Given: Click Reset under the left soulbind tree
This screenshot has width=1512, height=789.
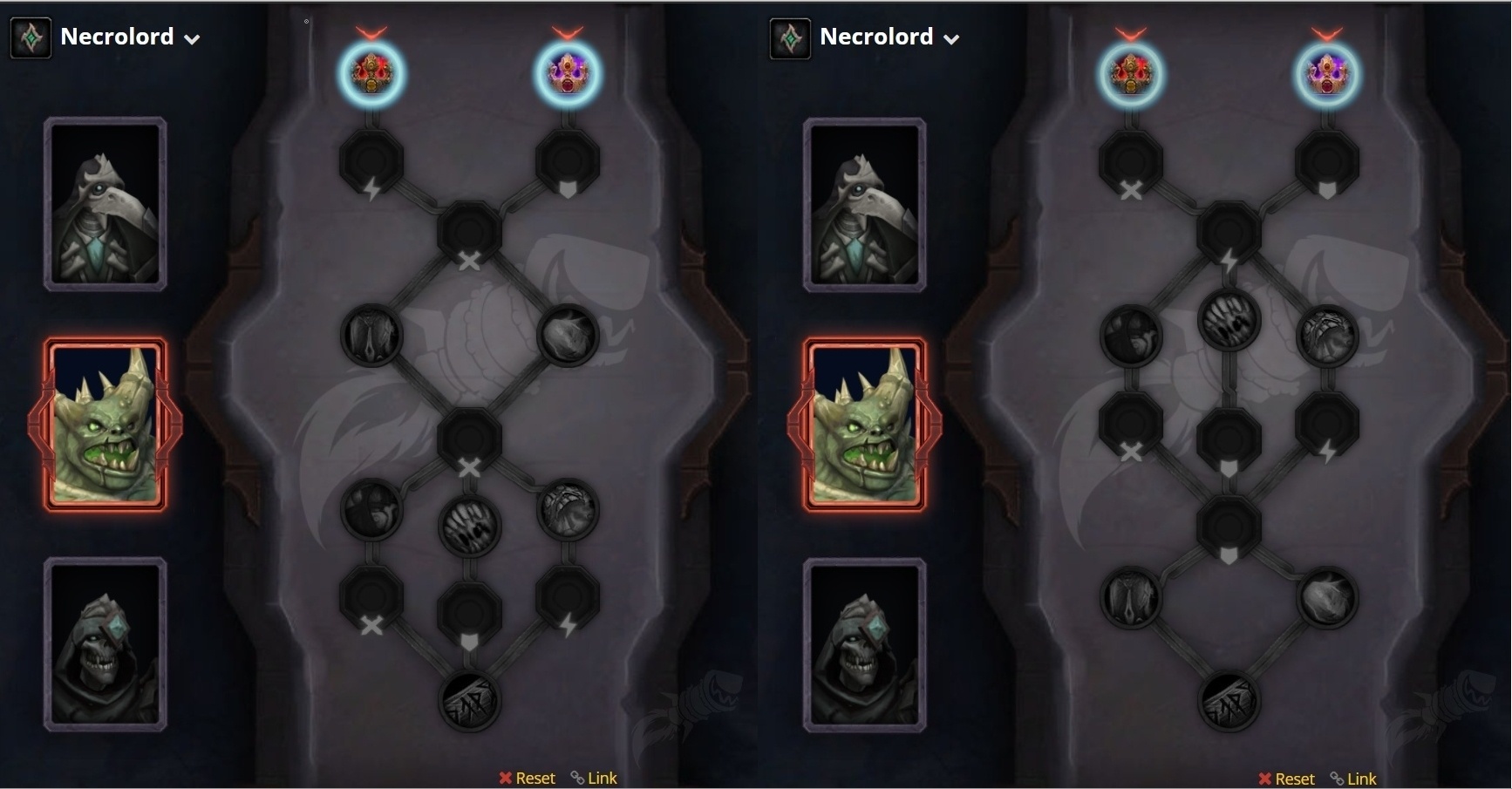Looking at the screenshot, I should point(527,778).
